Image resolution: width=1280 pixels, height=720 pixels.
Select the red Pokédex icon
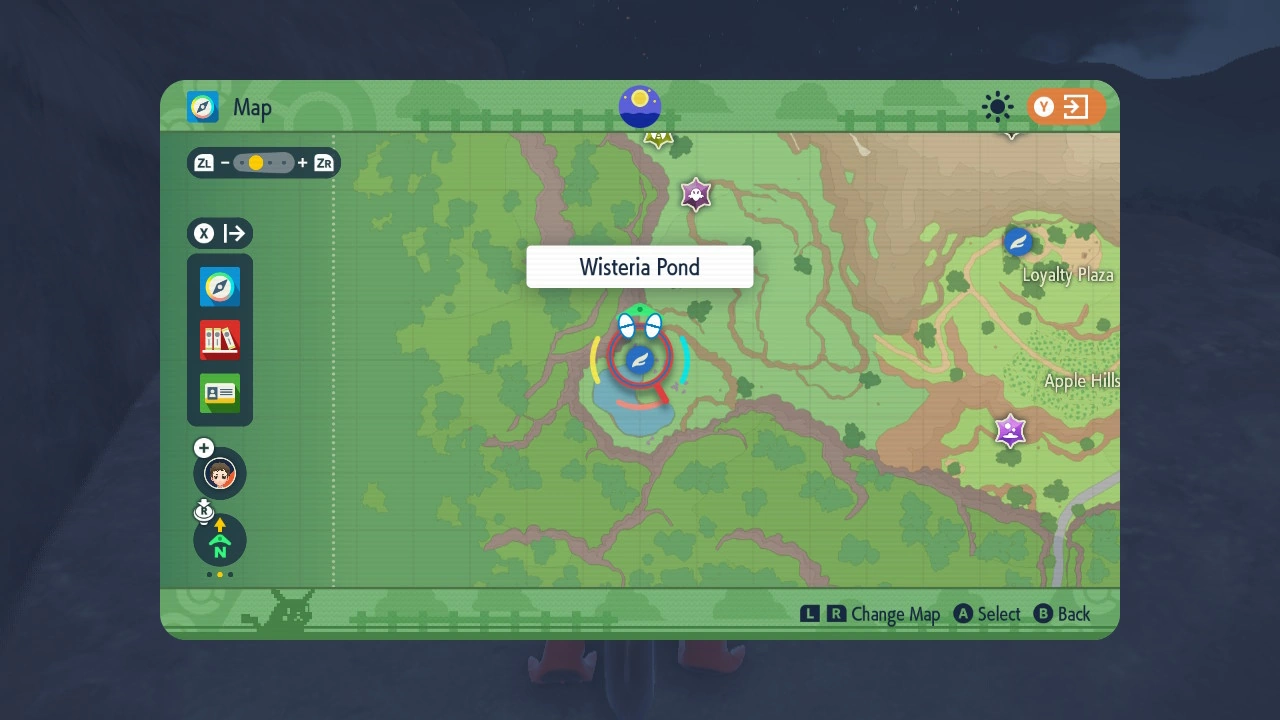(219, 340)
